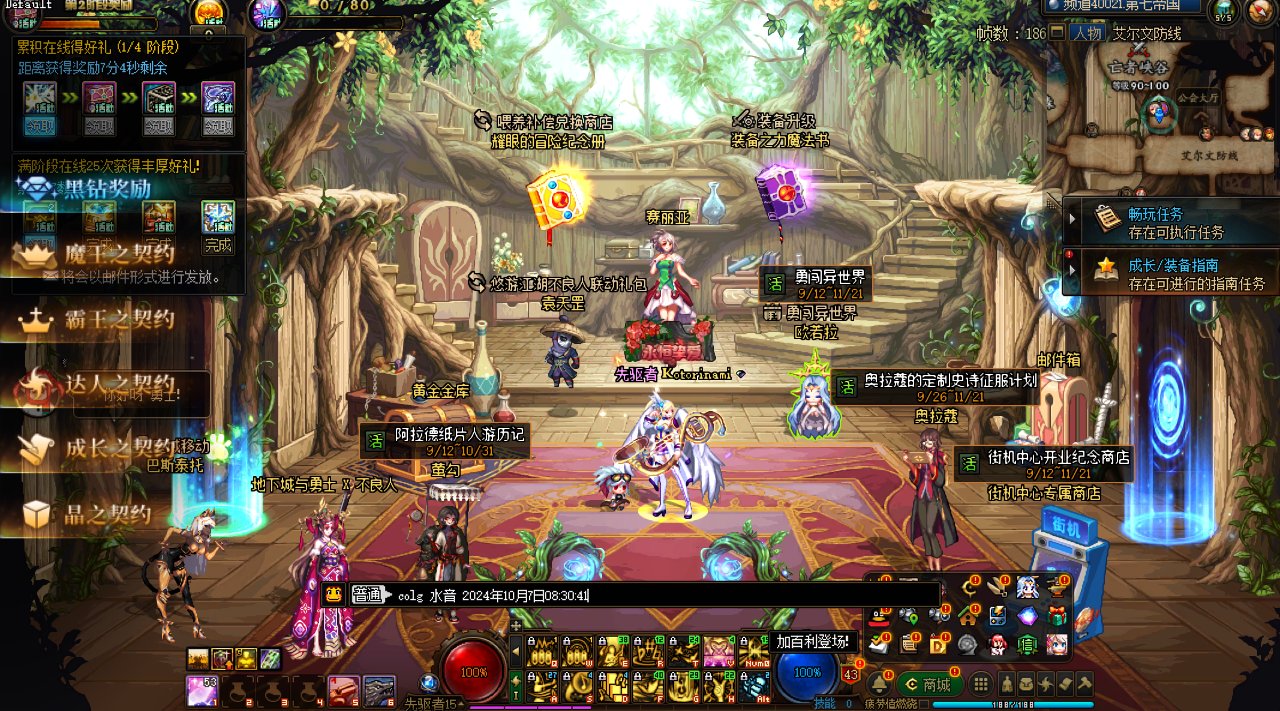Click the 商城 shop button

pyautogui.click(x=930, y=684)
